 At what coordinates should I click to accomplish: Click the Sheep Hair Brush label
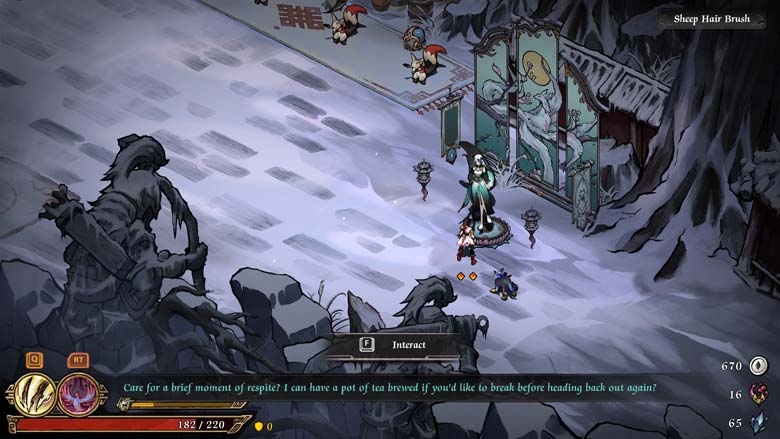pos(711,19)
